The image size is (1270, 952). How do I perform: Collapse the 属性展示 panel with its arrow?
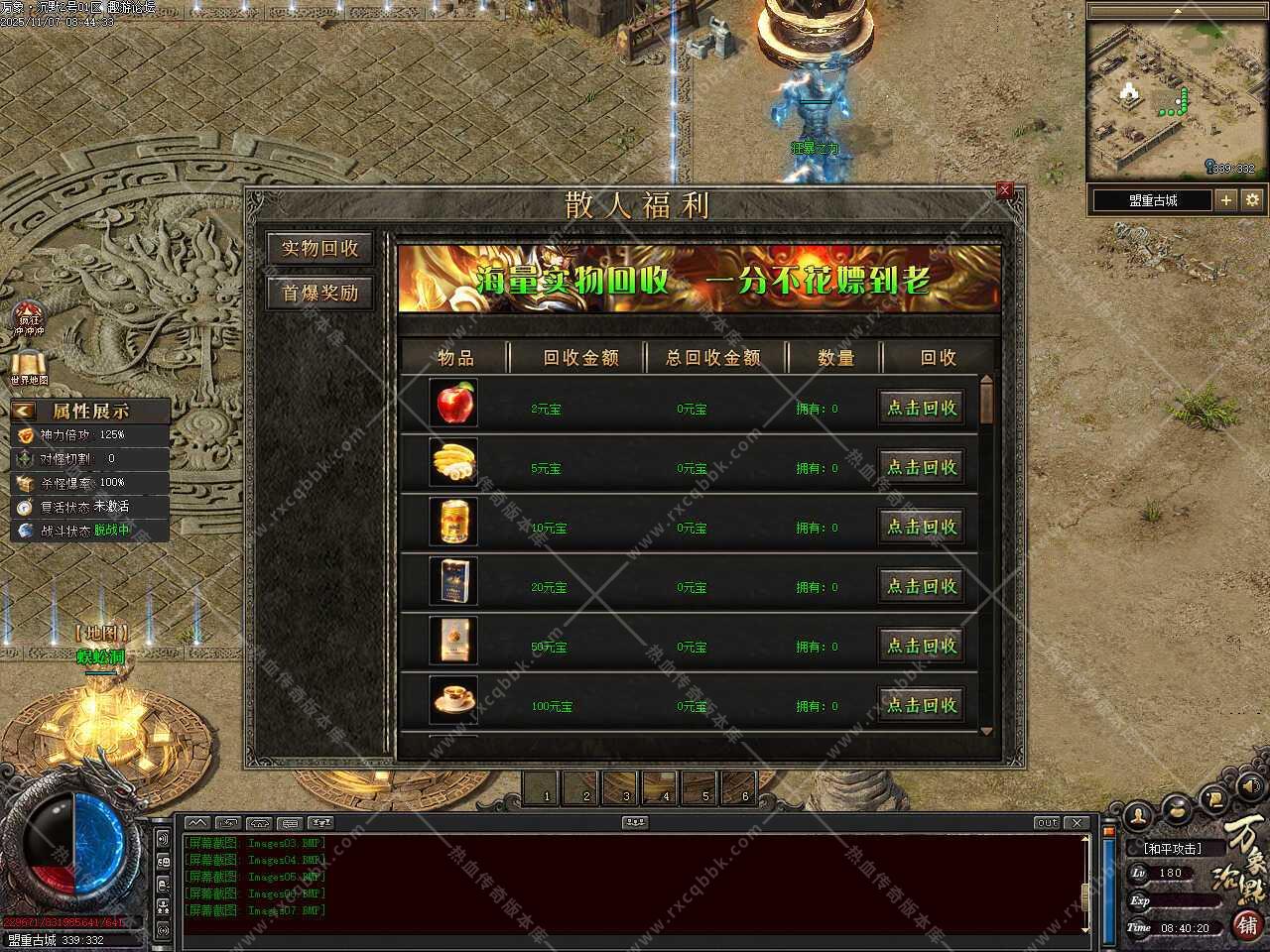coord(24,411)
